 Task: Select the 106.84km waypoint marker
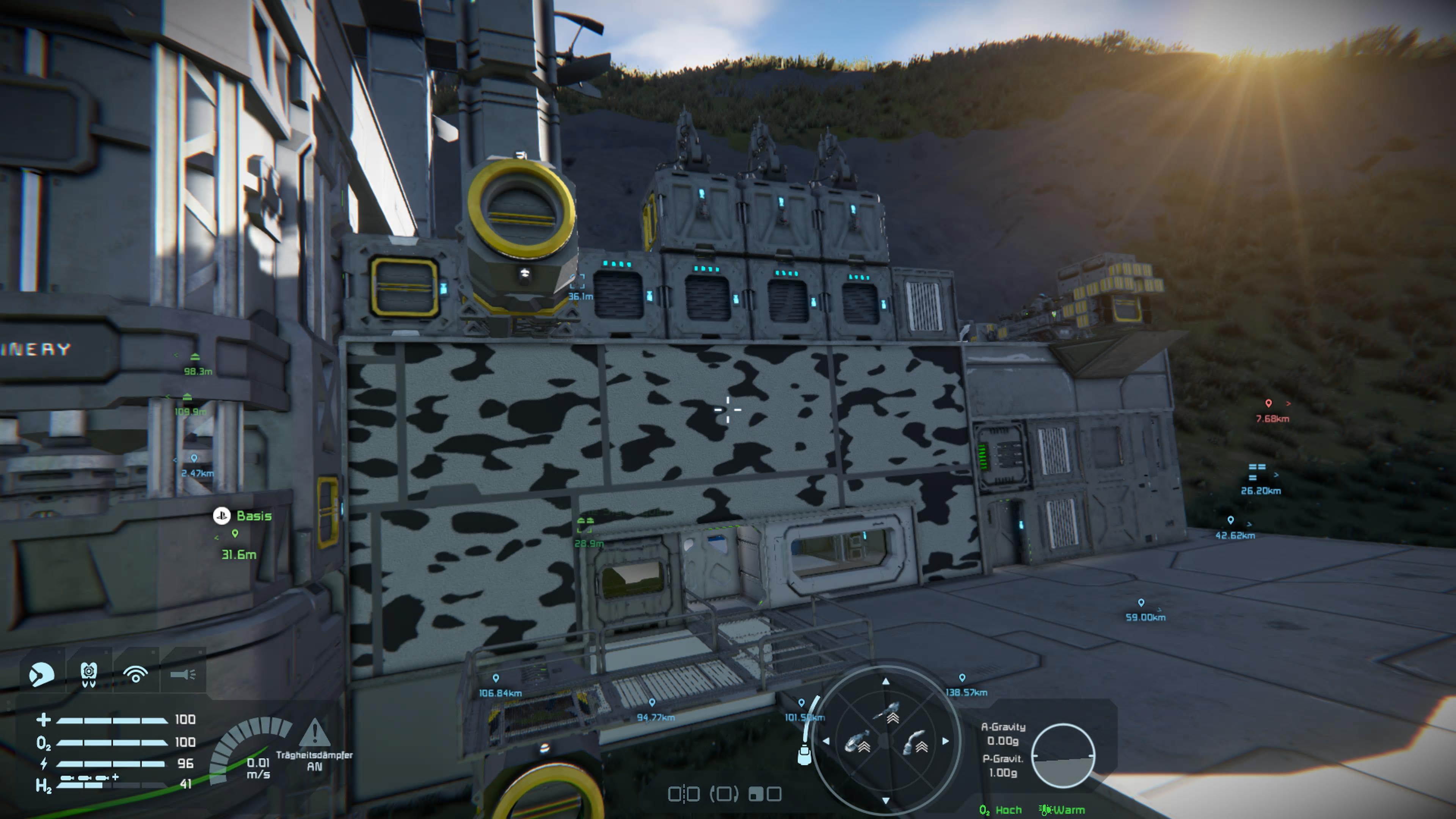coord(496,678)
